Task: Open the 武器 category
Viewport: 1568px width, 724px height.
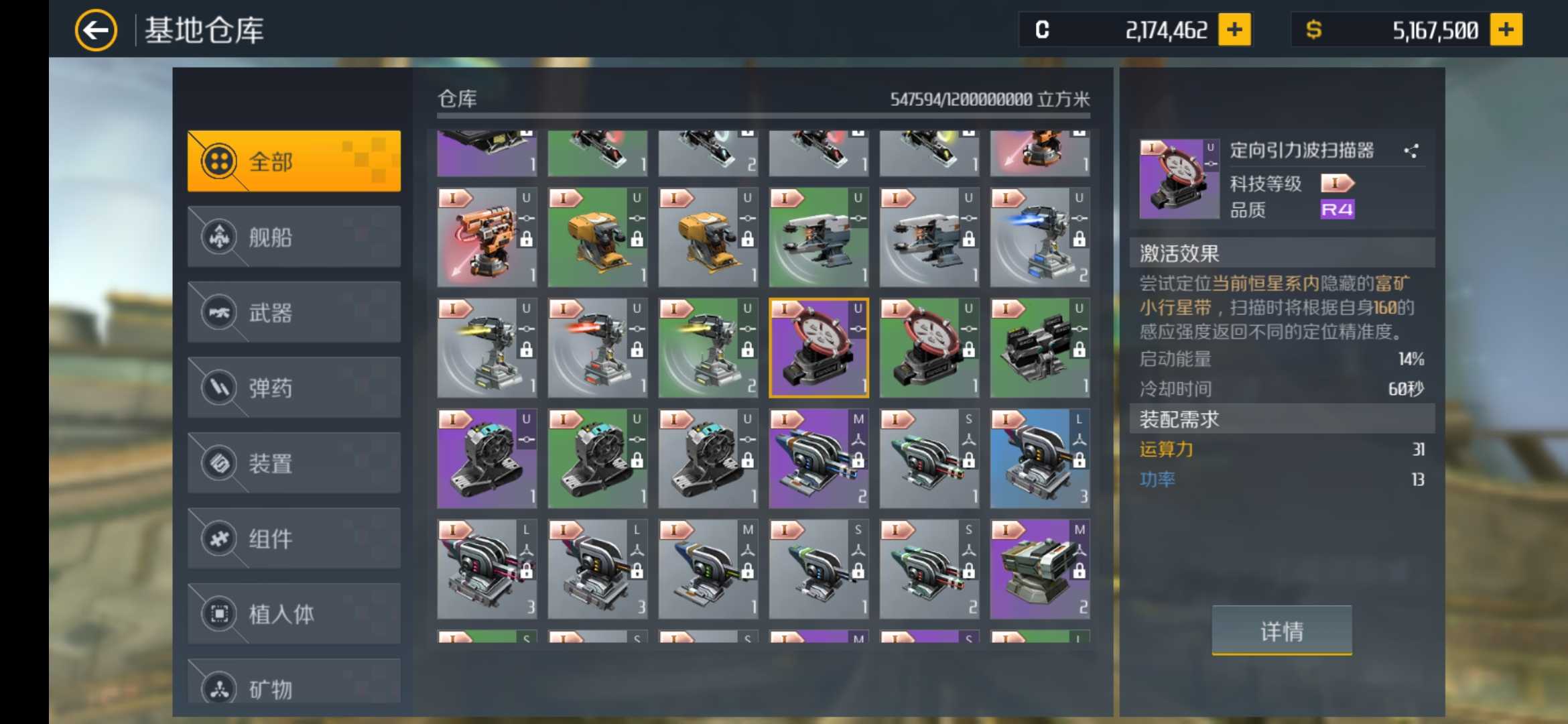Action: (x=294, y=312)
